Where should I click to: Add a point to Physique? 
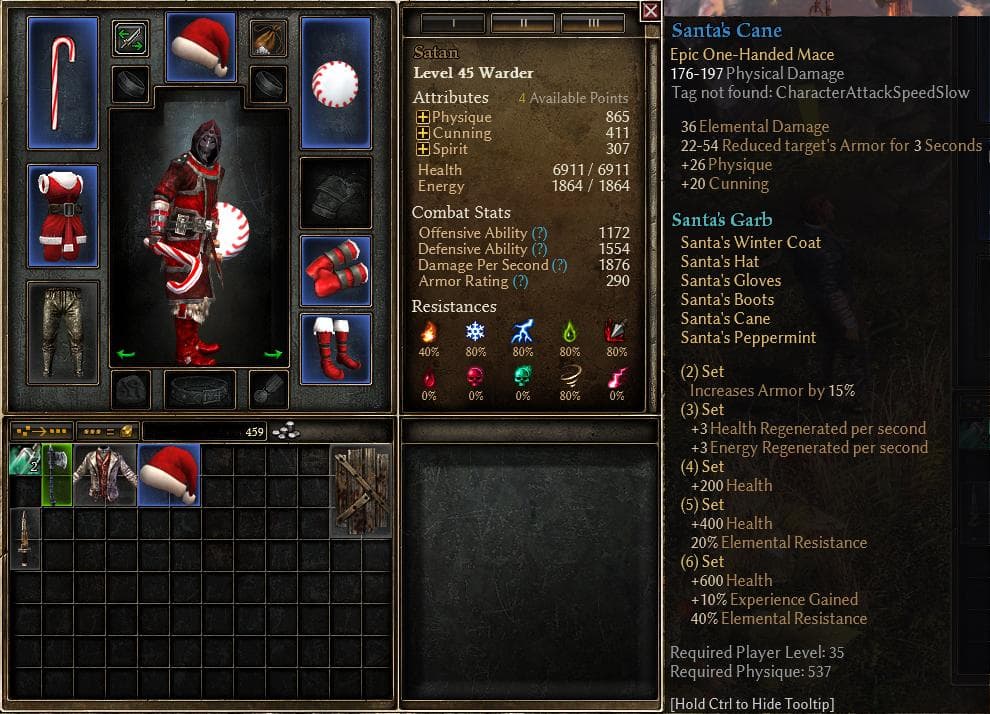[x=422, y=117]
